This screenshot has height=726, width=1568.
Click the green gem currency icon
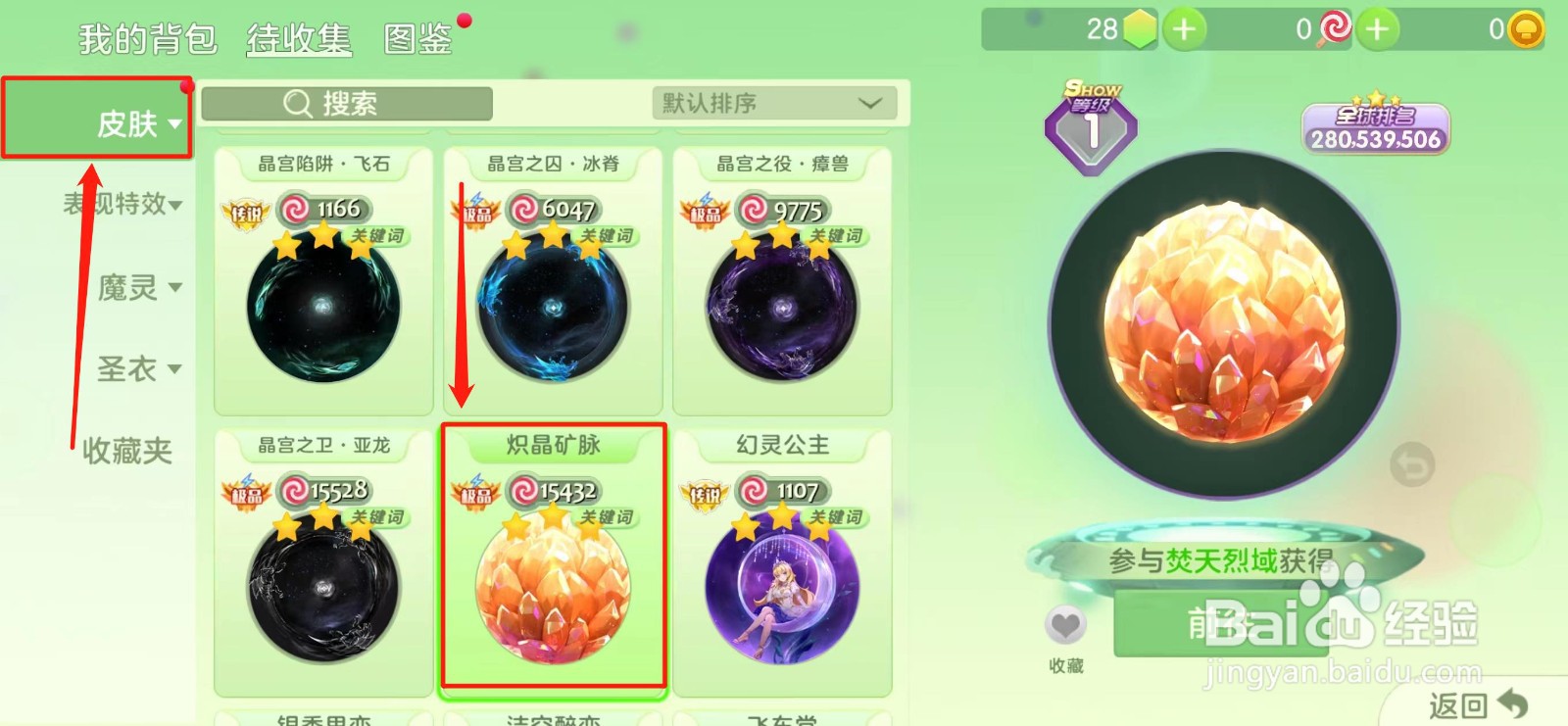1138,29
